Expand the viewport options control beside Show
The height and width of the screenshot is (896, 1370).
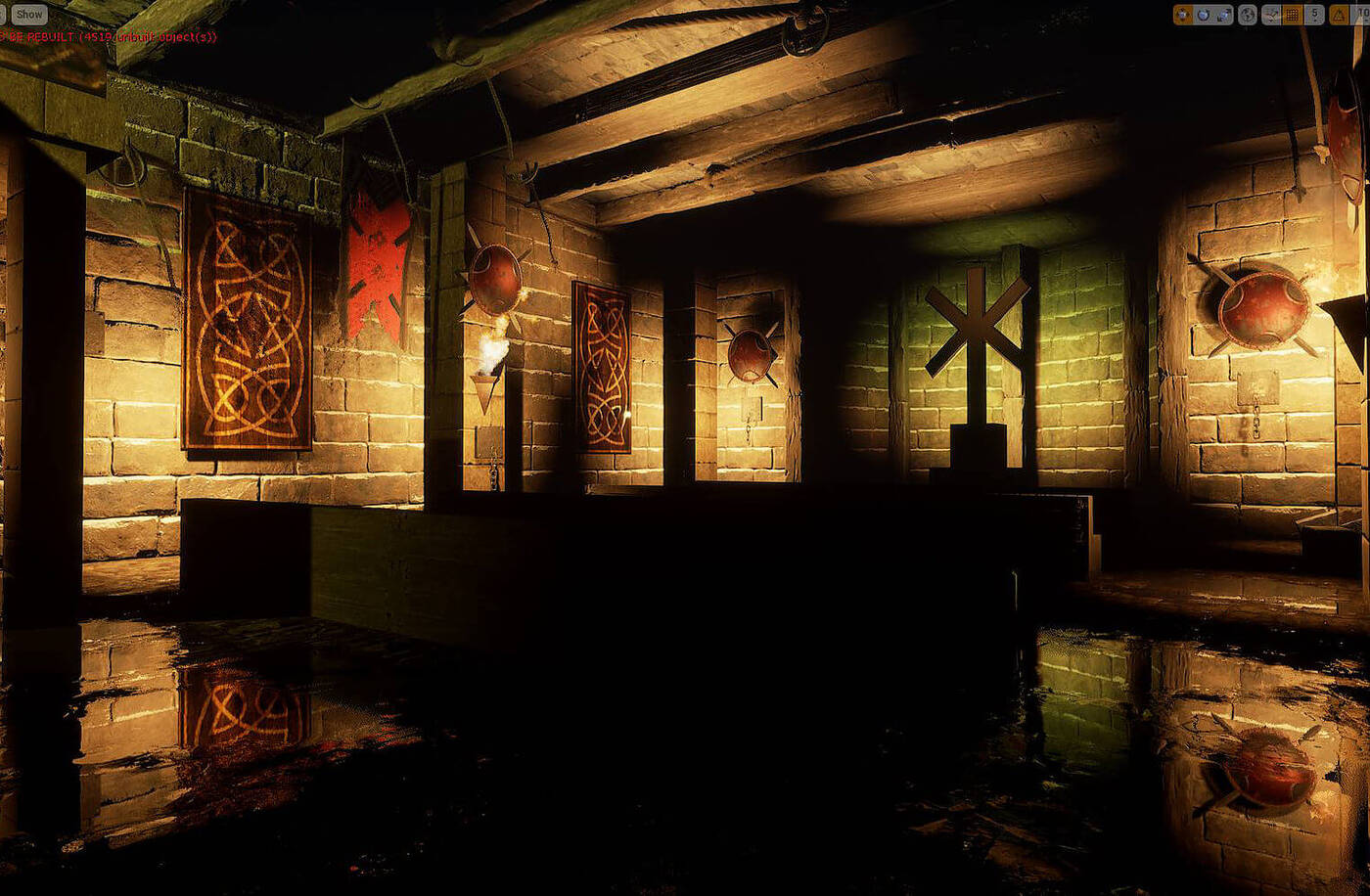pyautogui.click(x=4, y=14)
